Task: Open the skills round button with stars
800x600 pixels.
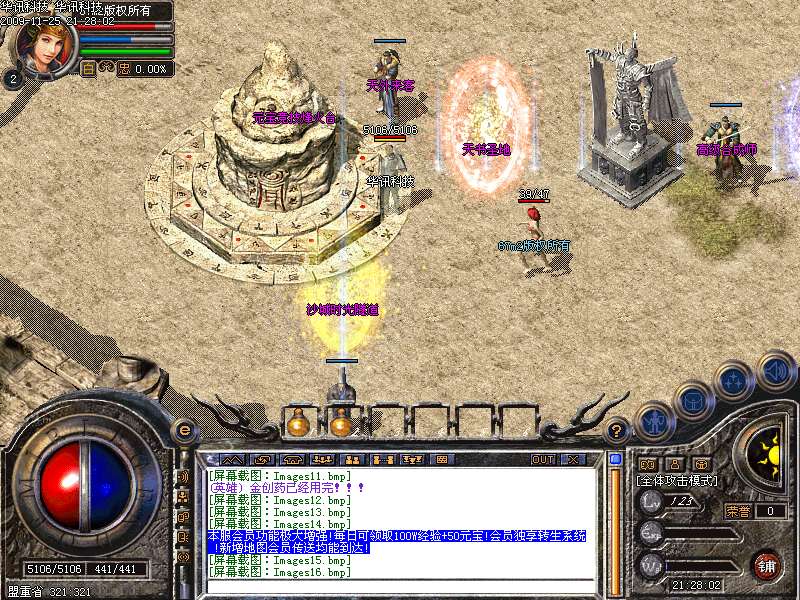Action: pos(735,382)
